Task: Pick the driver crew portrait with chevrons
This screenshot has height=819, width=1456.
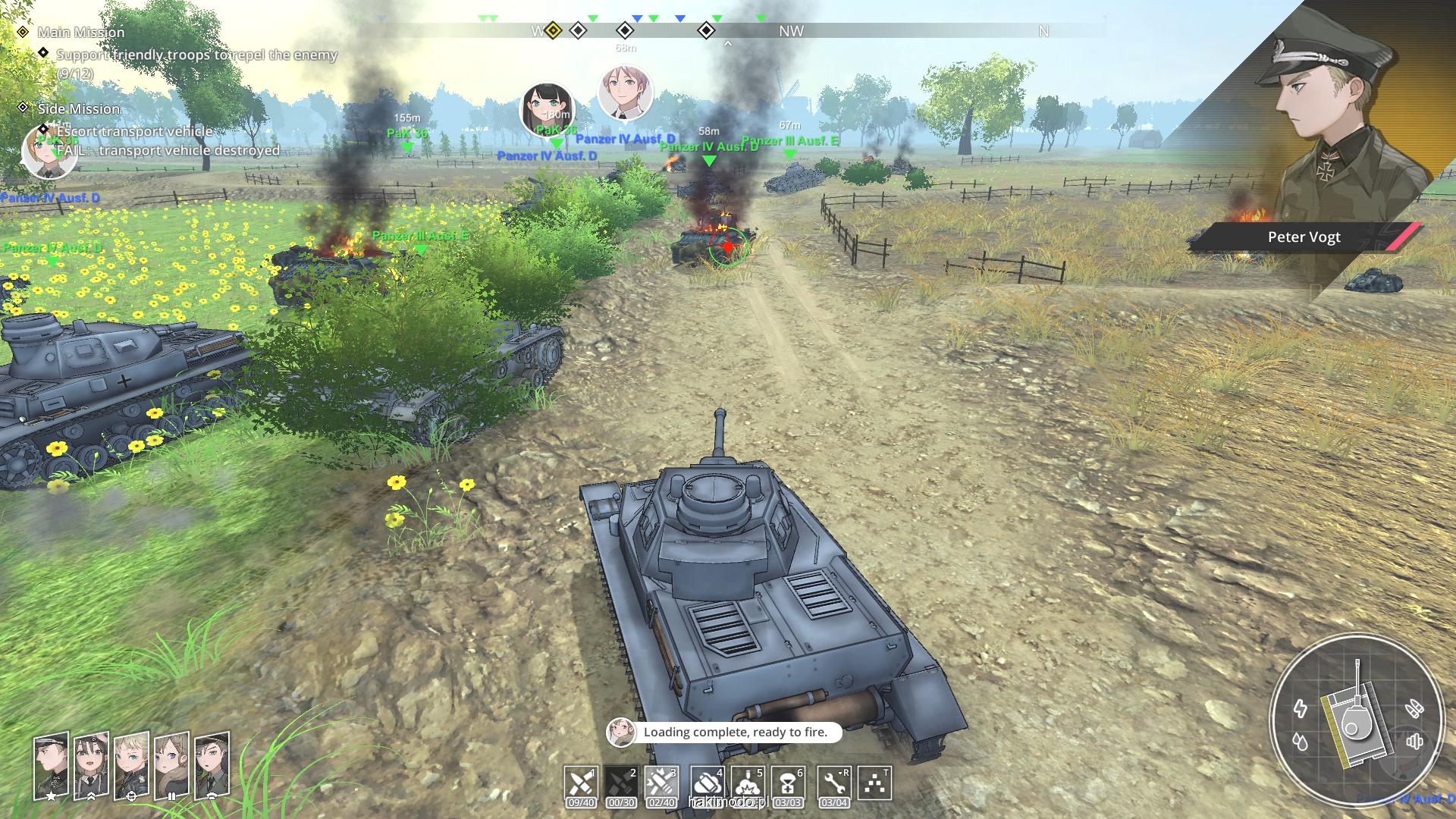Action: coord(91,766)
